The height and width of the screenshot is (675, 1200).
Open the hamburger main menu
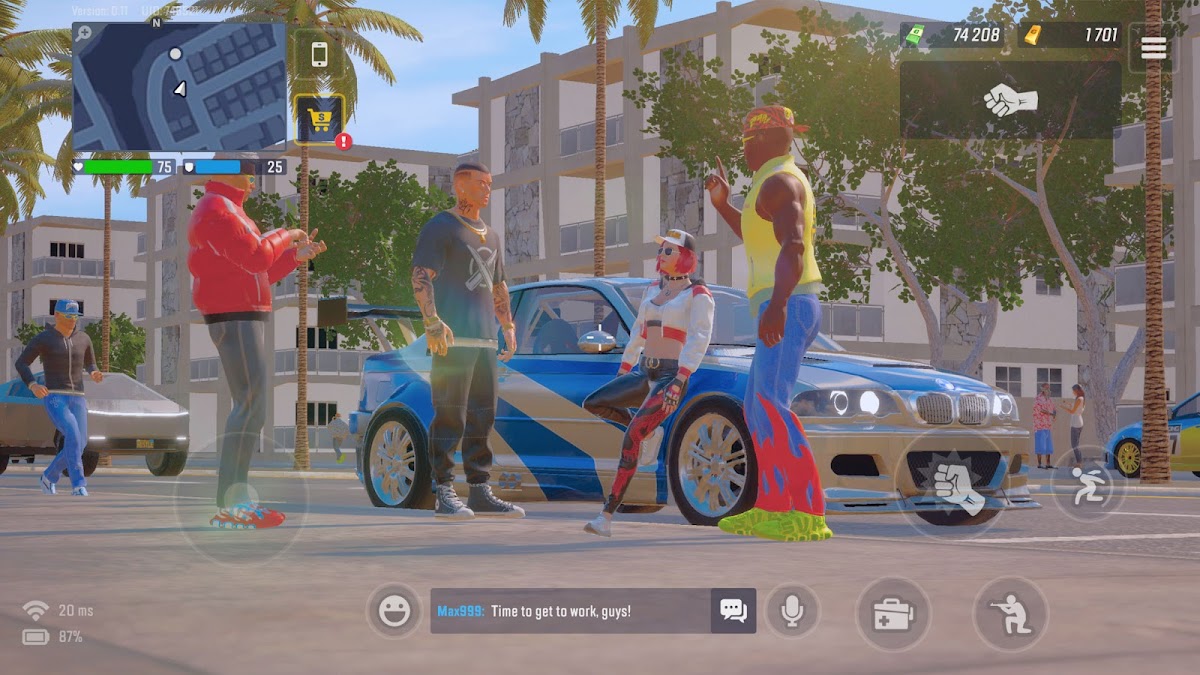click(1153, 47)
